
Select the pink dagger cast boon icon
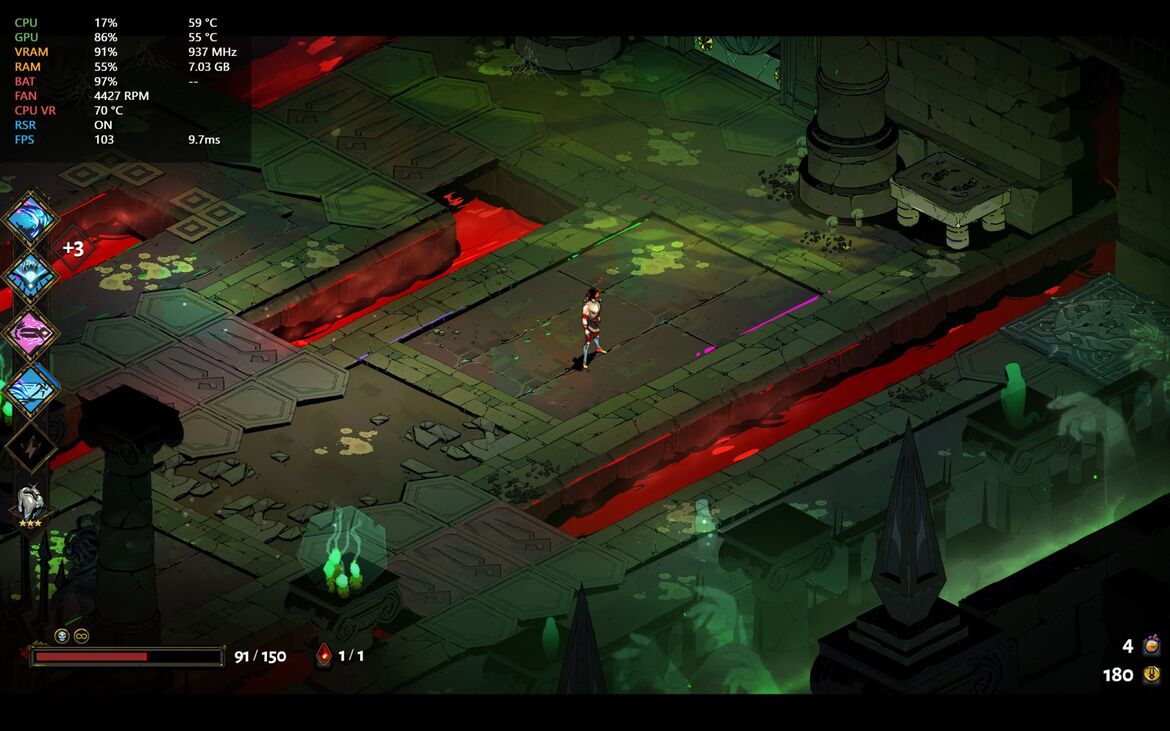tap(30, 331)
